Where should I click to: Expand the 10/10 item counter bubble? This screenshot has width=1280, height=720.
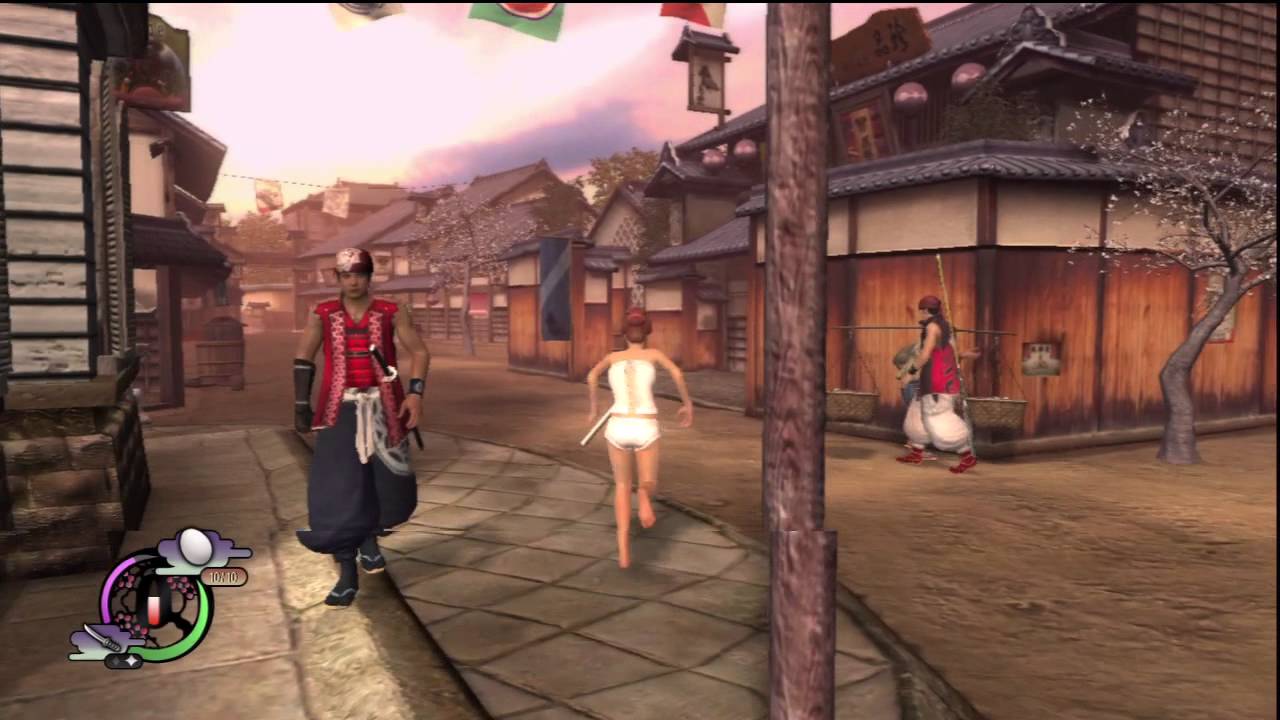[225, 575]
